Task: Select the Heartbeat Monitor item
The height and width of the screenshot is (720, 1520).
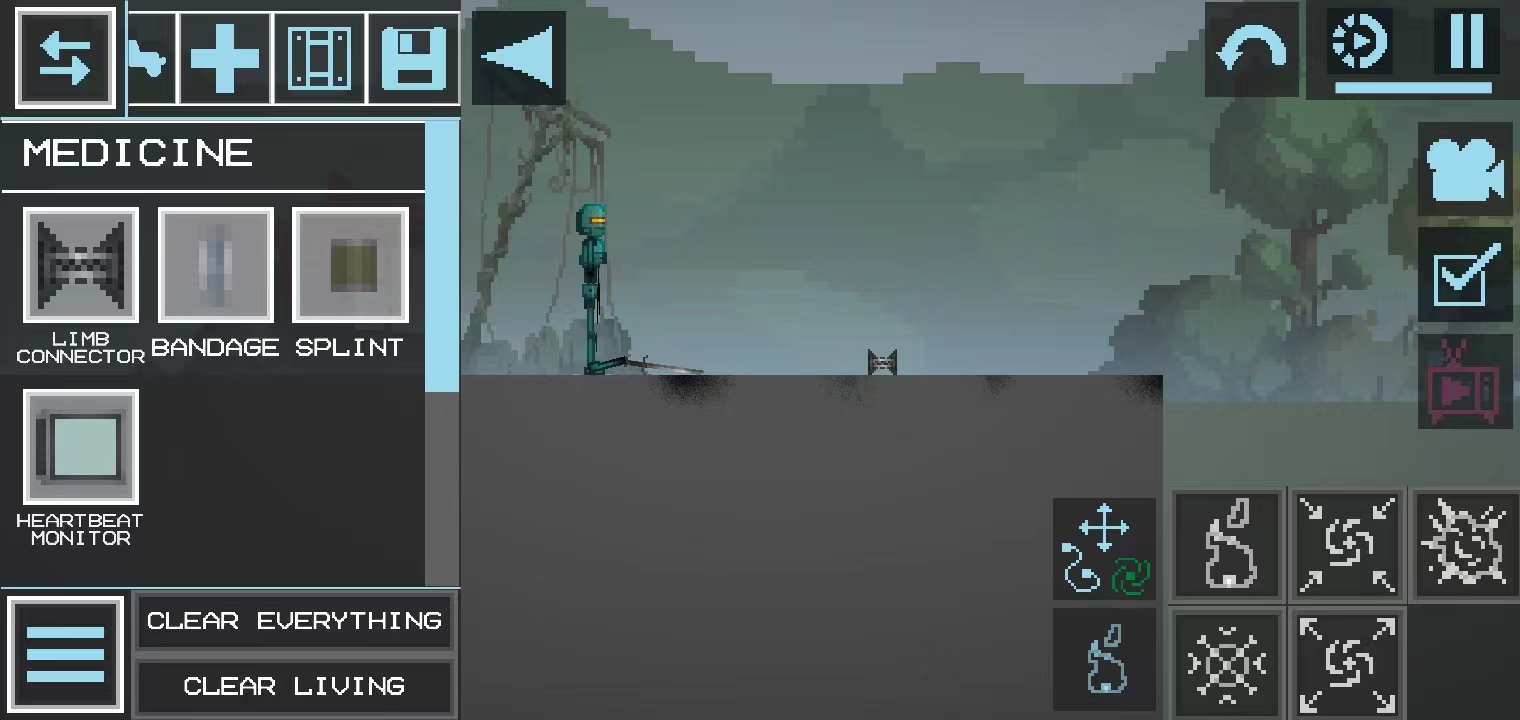Action: pos(80,447)
